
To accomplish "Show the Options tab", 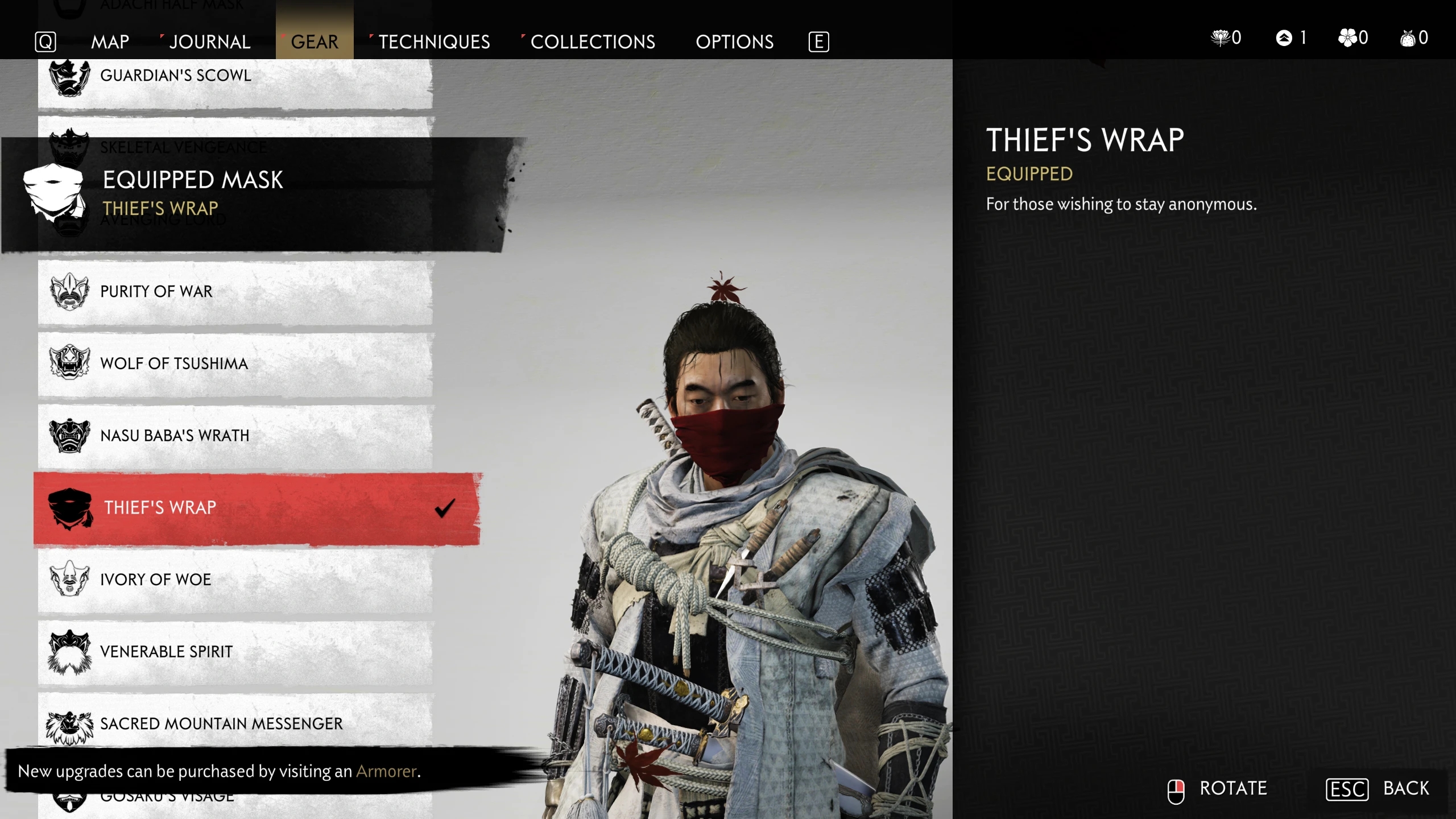I will point(734,42).
